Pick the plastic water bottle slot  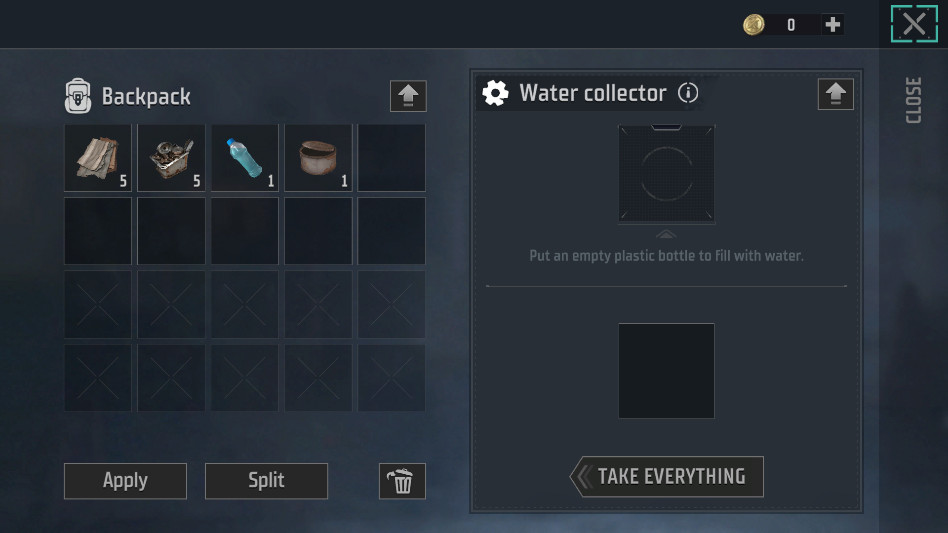245,157
